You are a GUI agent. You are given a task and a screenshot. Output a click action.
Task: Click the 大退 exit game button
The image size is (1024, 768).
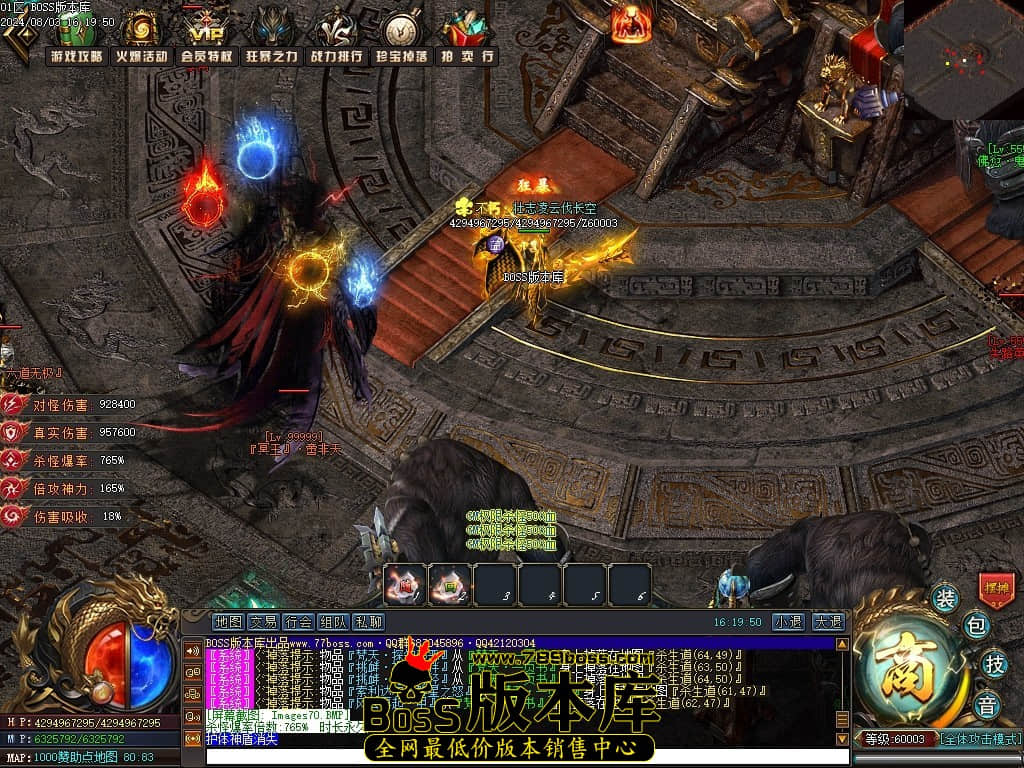pos(826,622)
